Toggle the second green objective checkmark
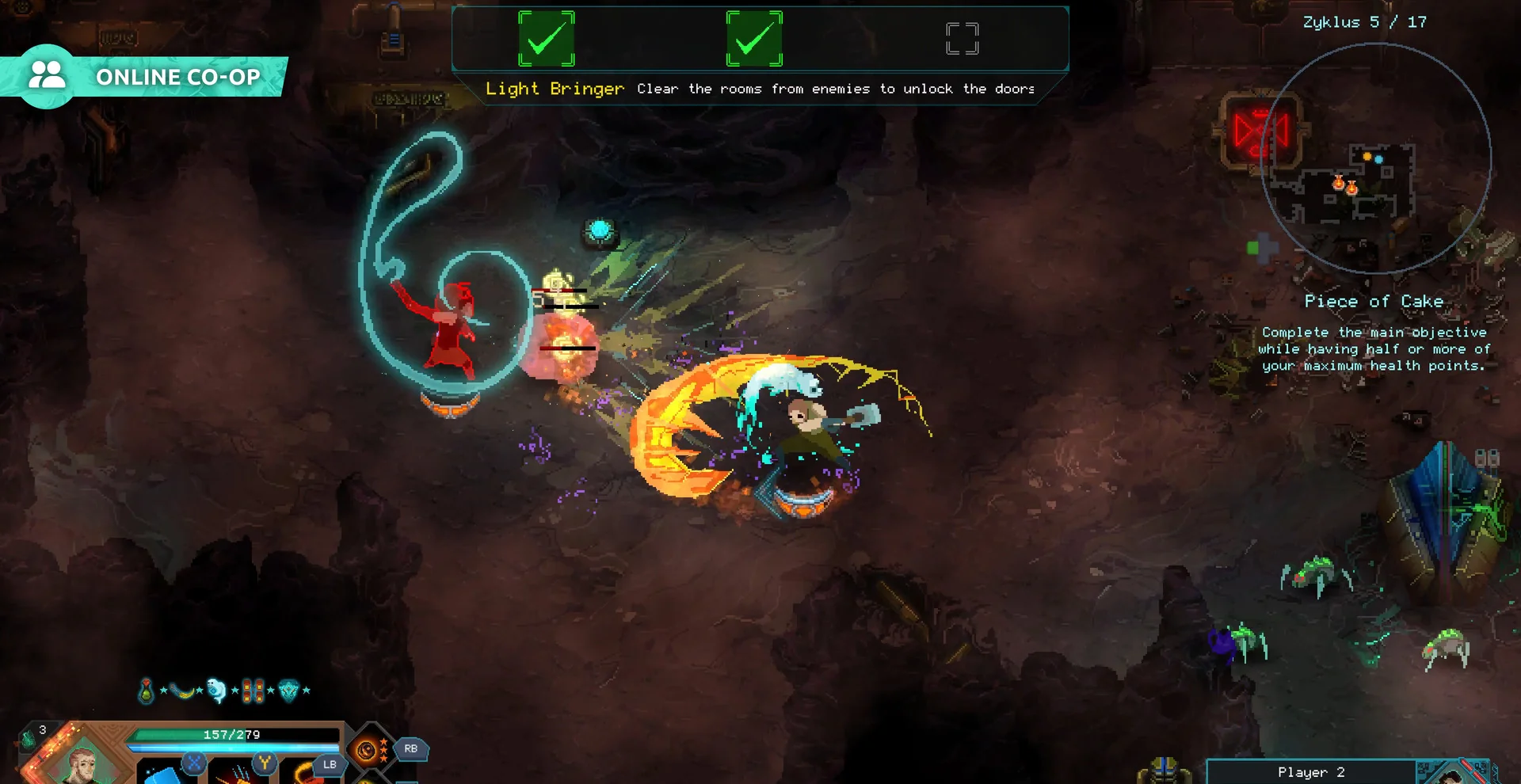This screenshot has height=784, width=1521. pos(755,38)
